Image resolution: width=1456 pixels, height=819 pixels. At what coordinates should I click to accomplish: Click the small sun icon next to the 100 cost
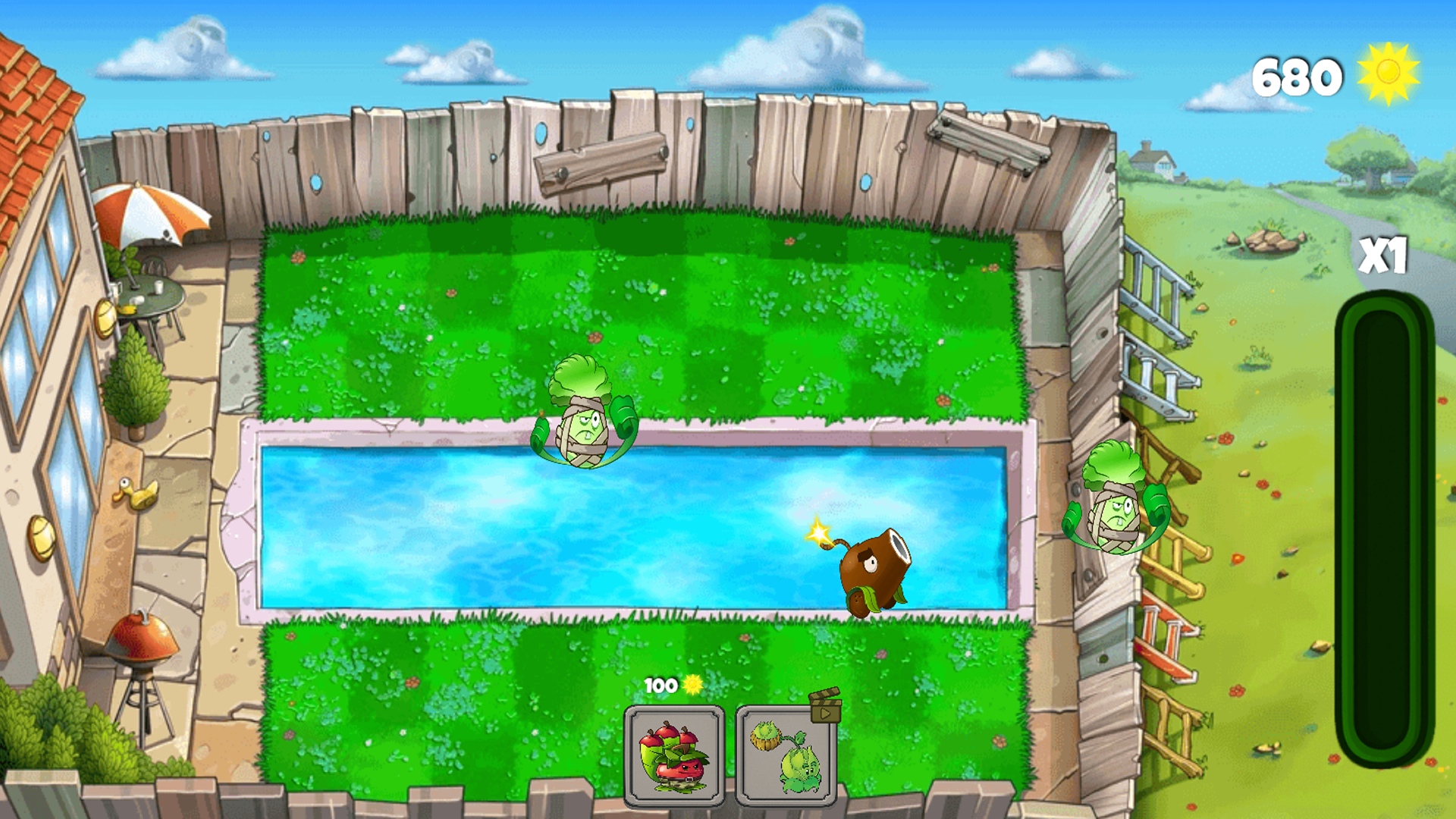[692, 683]
